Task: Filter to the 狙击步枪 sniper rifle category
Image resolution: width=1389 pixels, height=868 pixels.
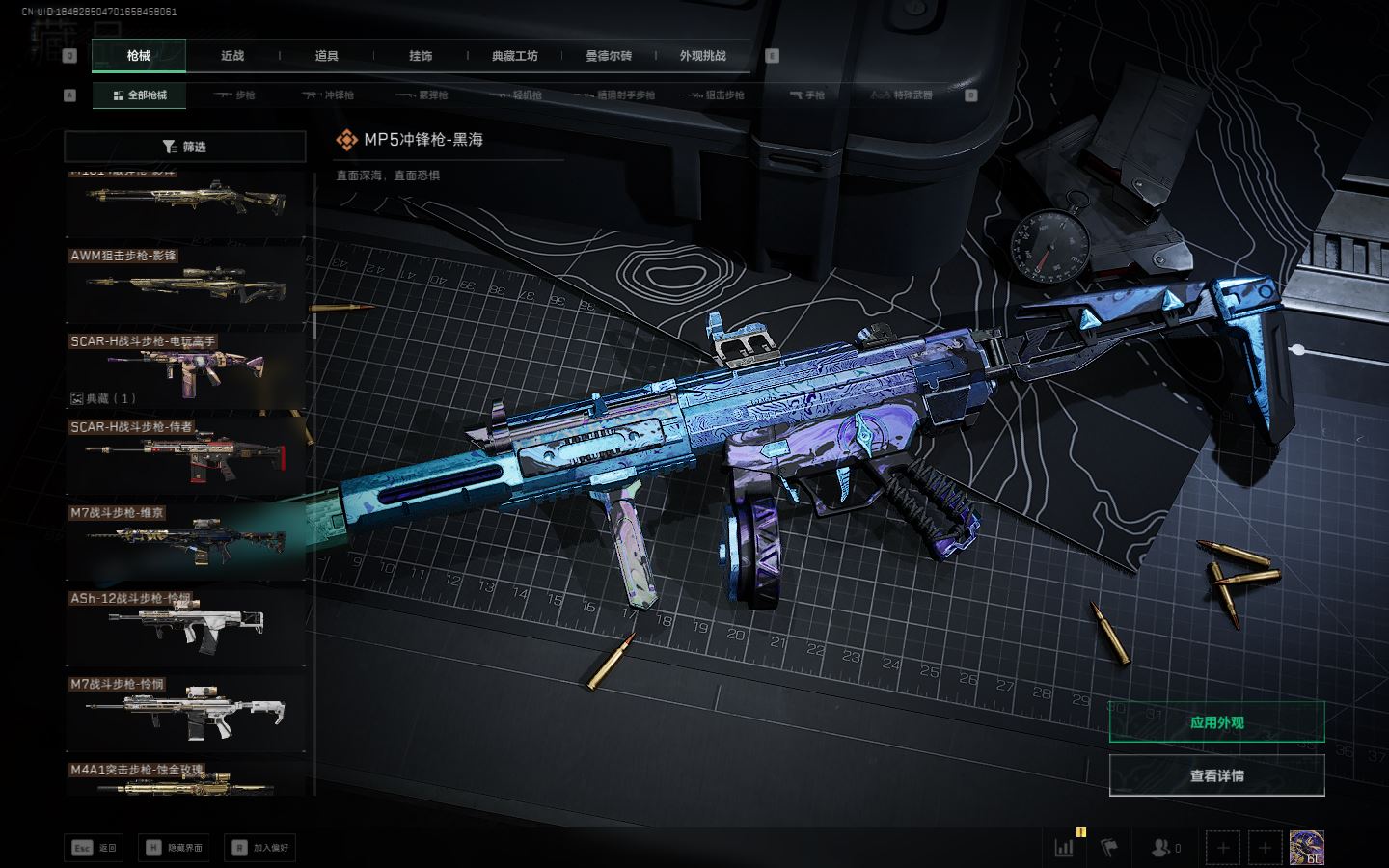Action: pos(713,95)
